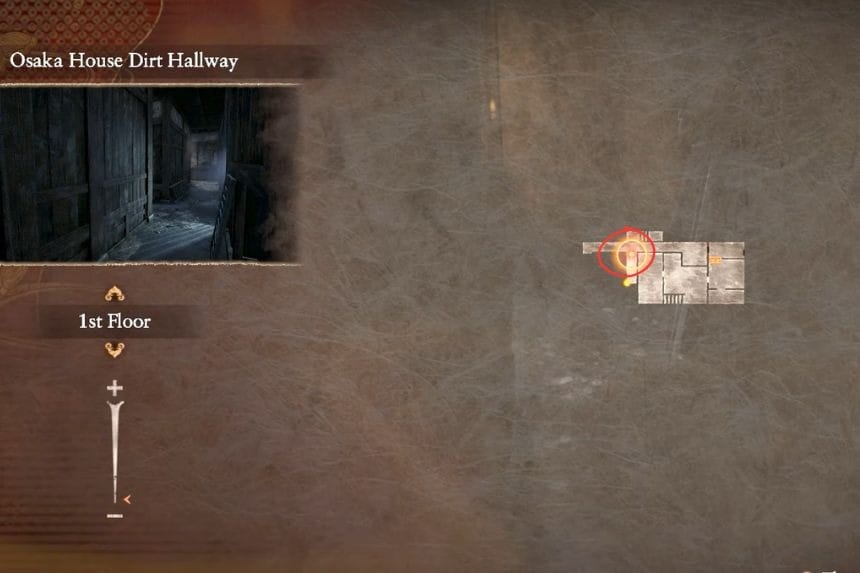This screenshot has height=573, width=860.
Task: Go down one floor with the lower arrow
Action: (114, 349)
